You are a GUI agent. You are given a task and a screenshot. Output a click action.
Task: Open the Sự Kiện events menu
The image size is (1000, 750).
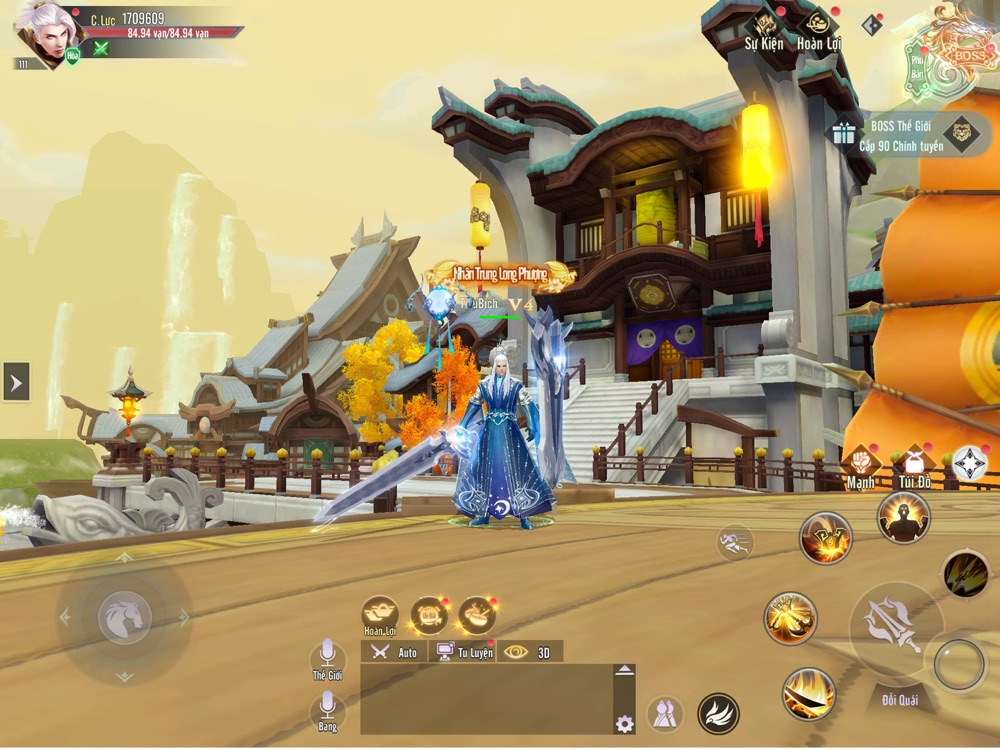coord(765,29)
